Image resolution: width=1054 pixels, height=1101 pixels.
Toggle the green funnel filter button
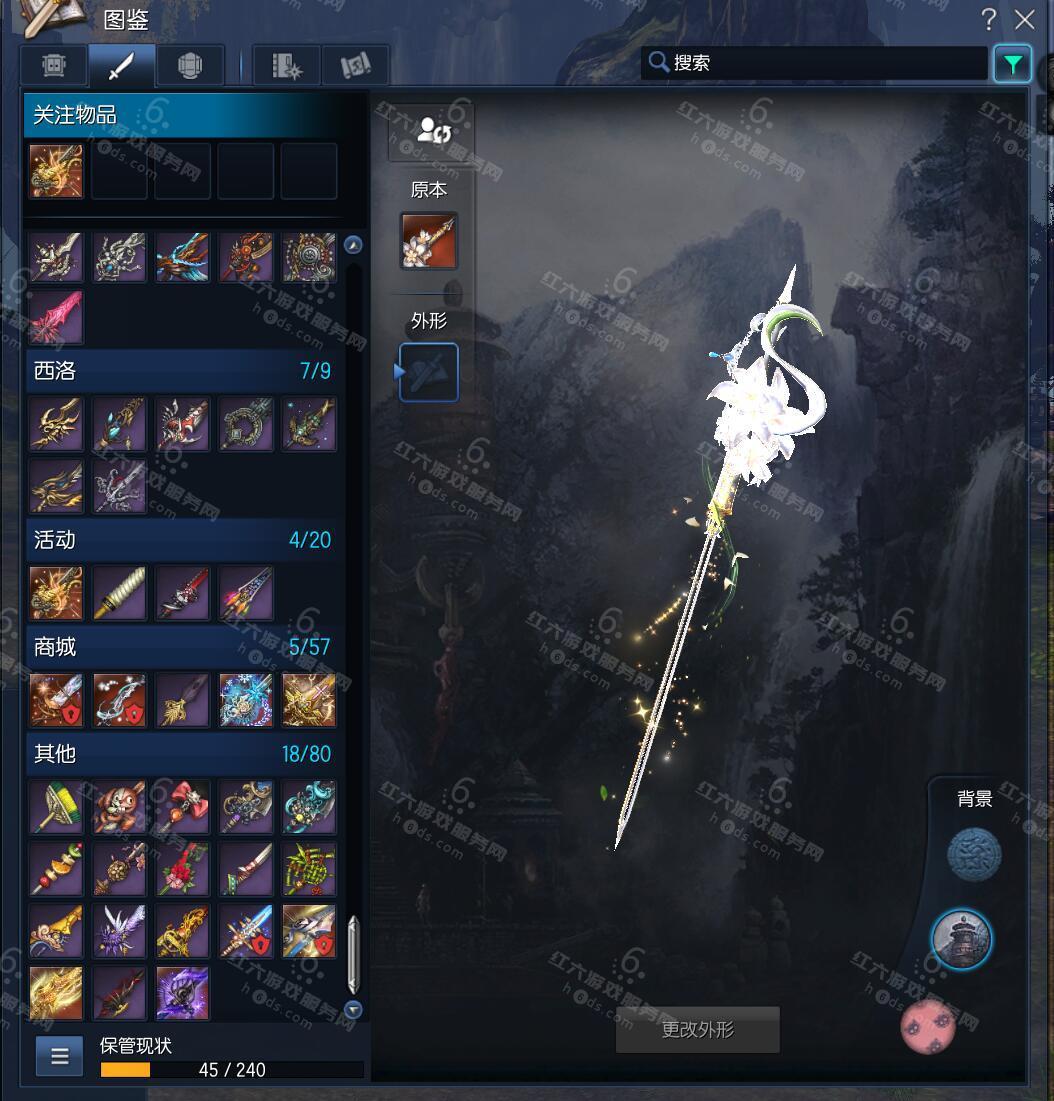1012,64
